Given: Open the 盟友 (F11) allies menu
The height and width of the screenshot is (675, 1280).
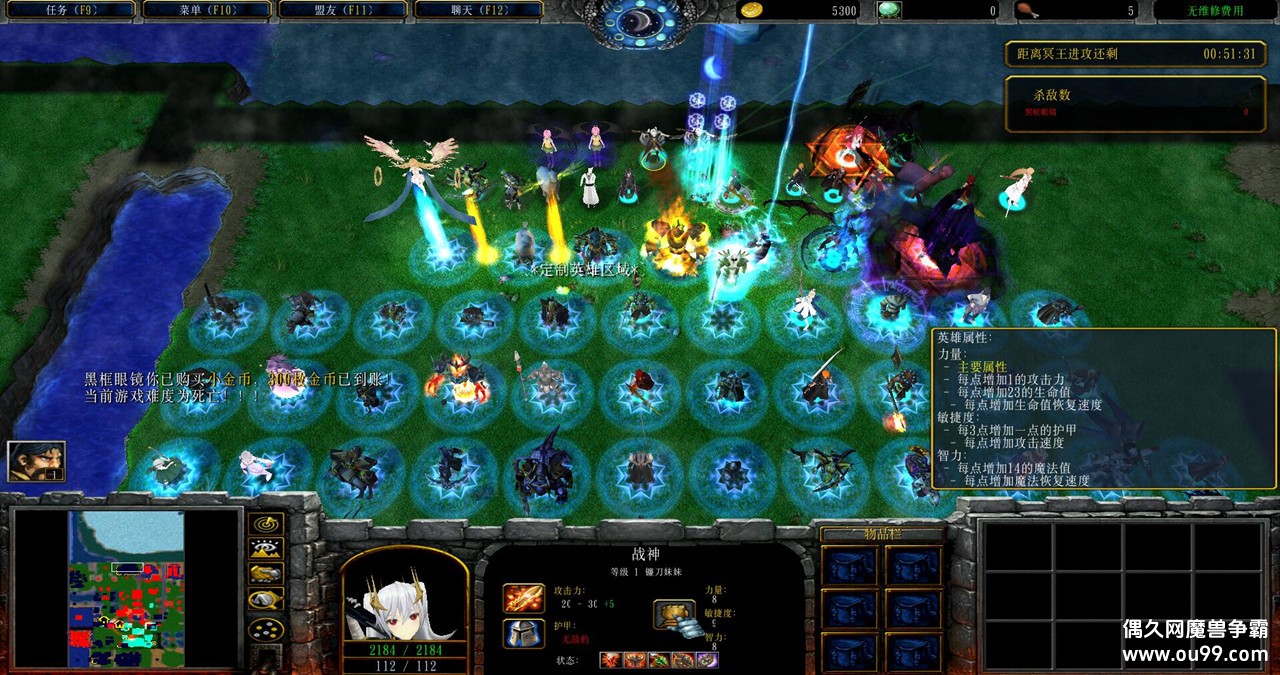Looking at the screenshot, I should point(341,10).
